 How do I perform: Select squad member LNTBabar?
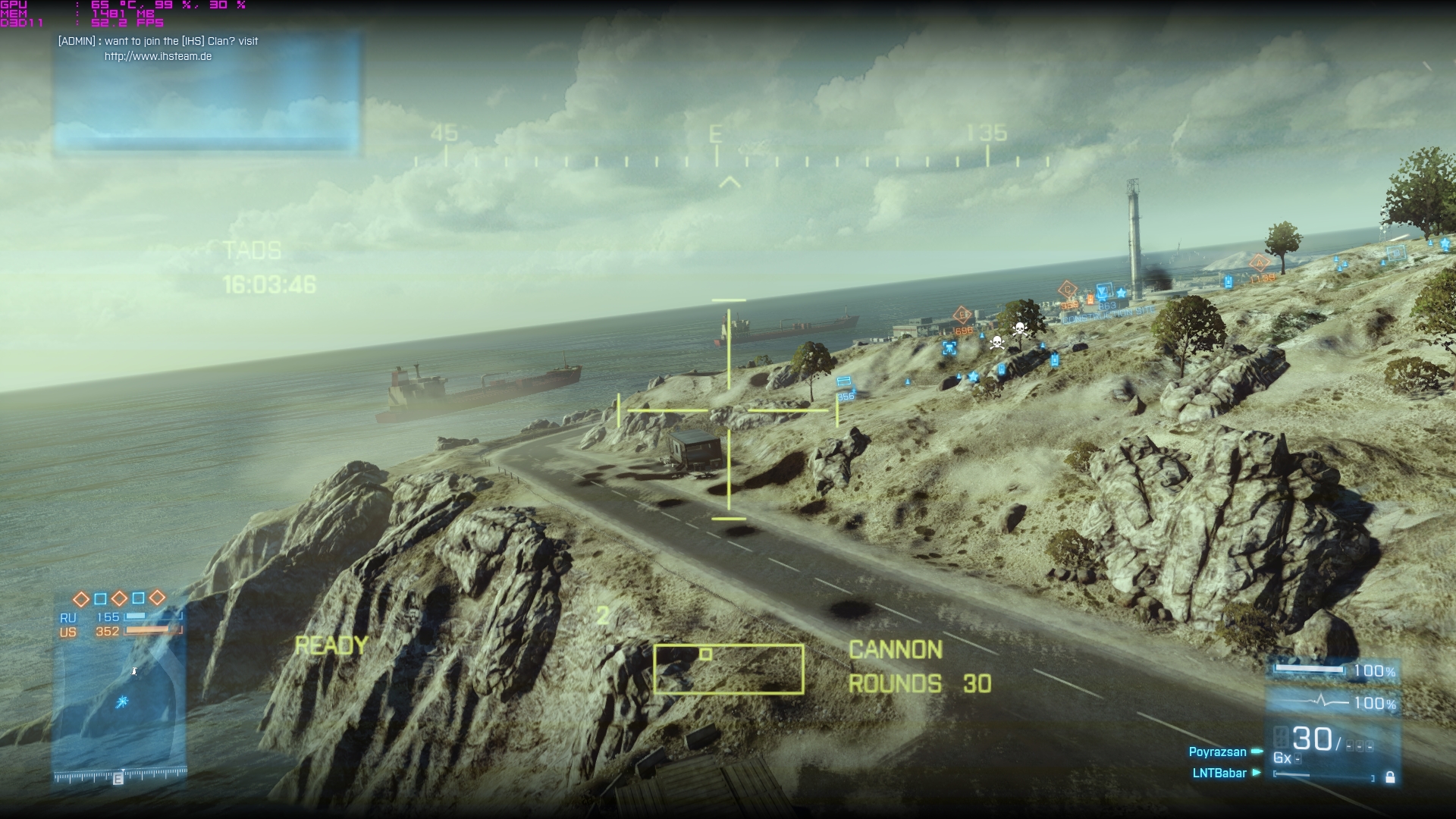1219,773
